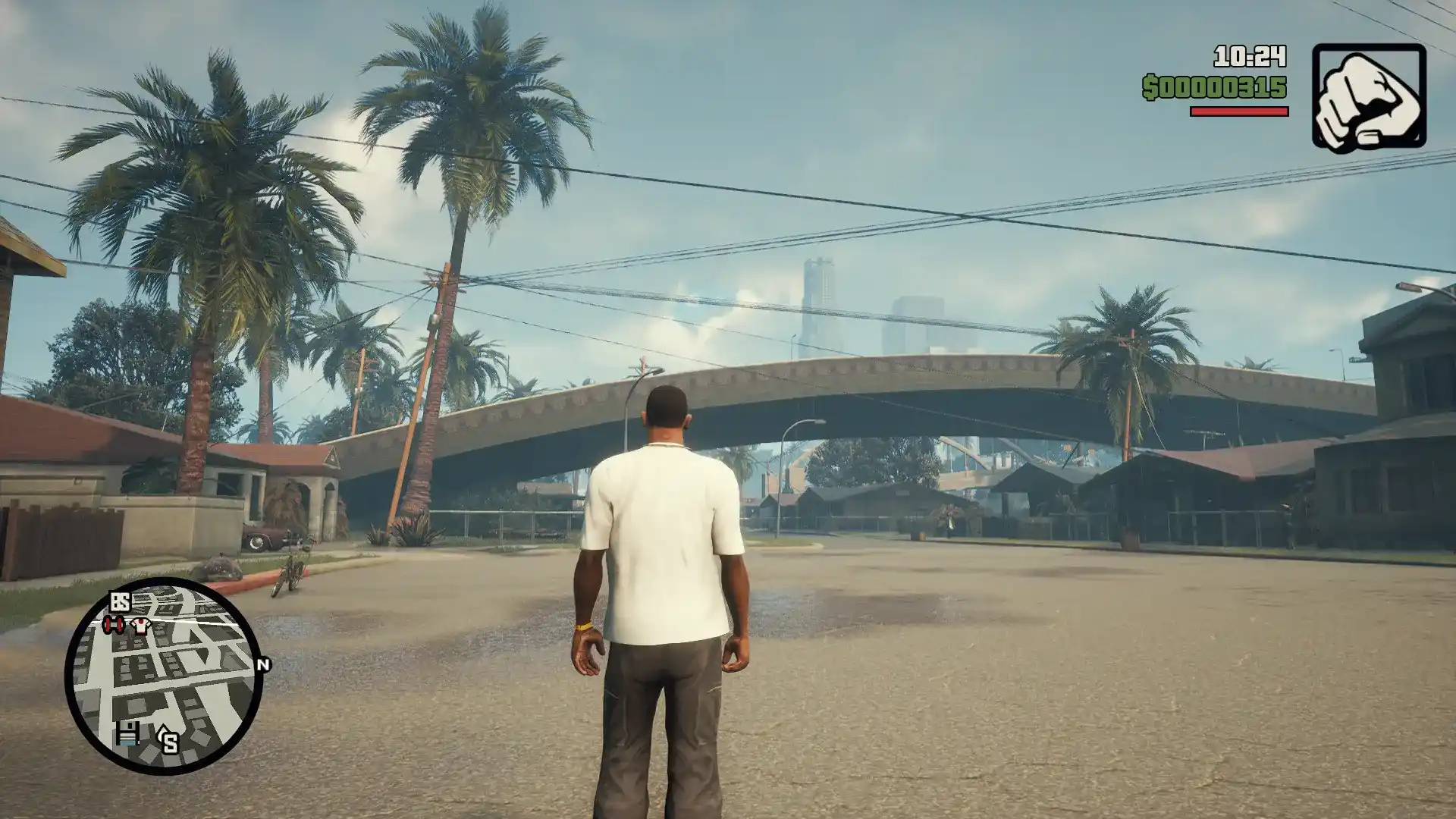Select the fist weapon icon
This screenshot has width=1456, height=819.
pyautogui.click(x=1369, y=96)
